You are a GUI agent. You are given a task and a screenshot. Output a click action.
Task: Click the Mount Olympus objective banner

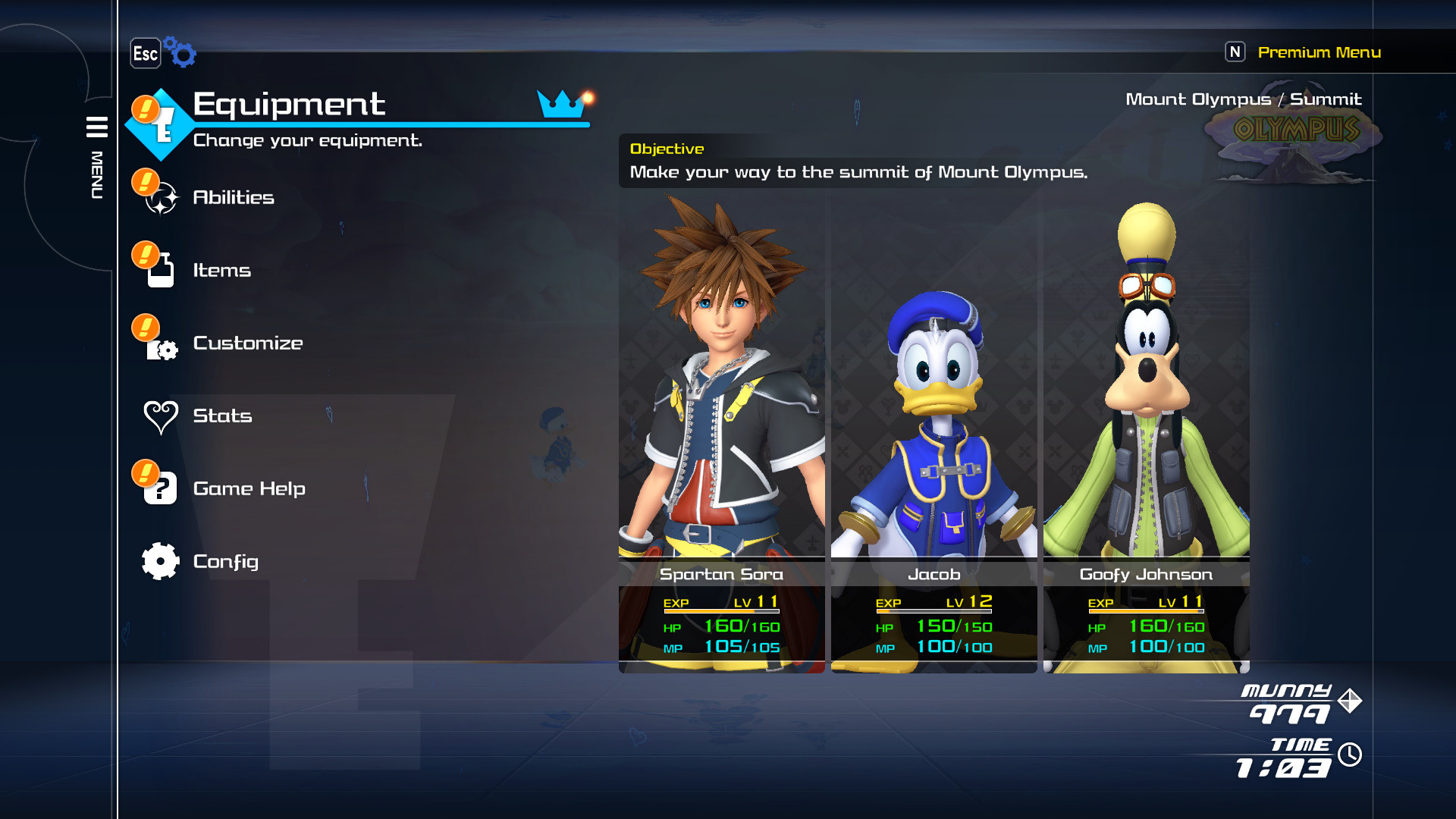coord(857,161)
